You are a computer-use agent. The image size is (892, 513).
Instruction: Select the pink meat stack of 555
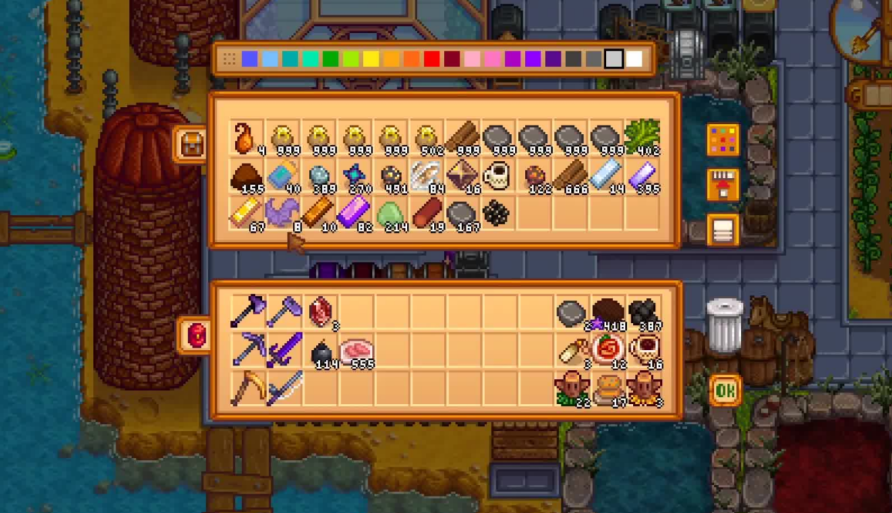pos(354,349)
